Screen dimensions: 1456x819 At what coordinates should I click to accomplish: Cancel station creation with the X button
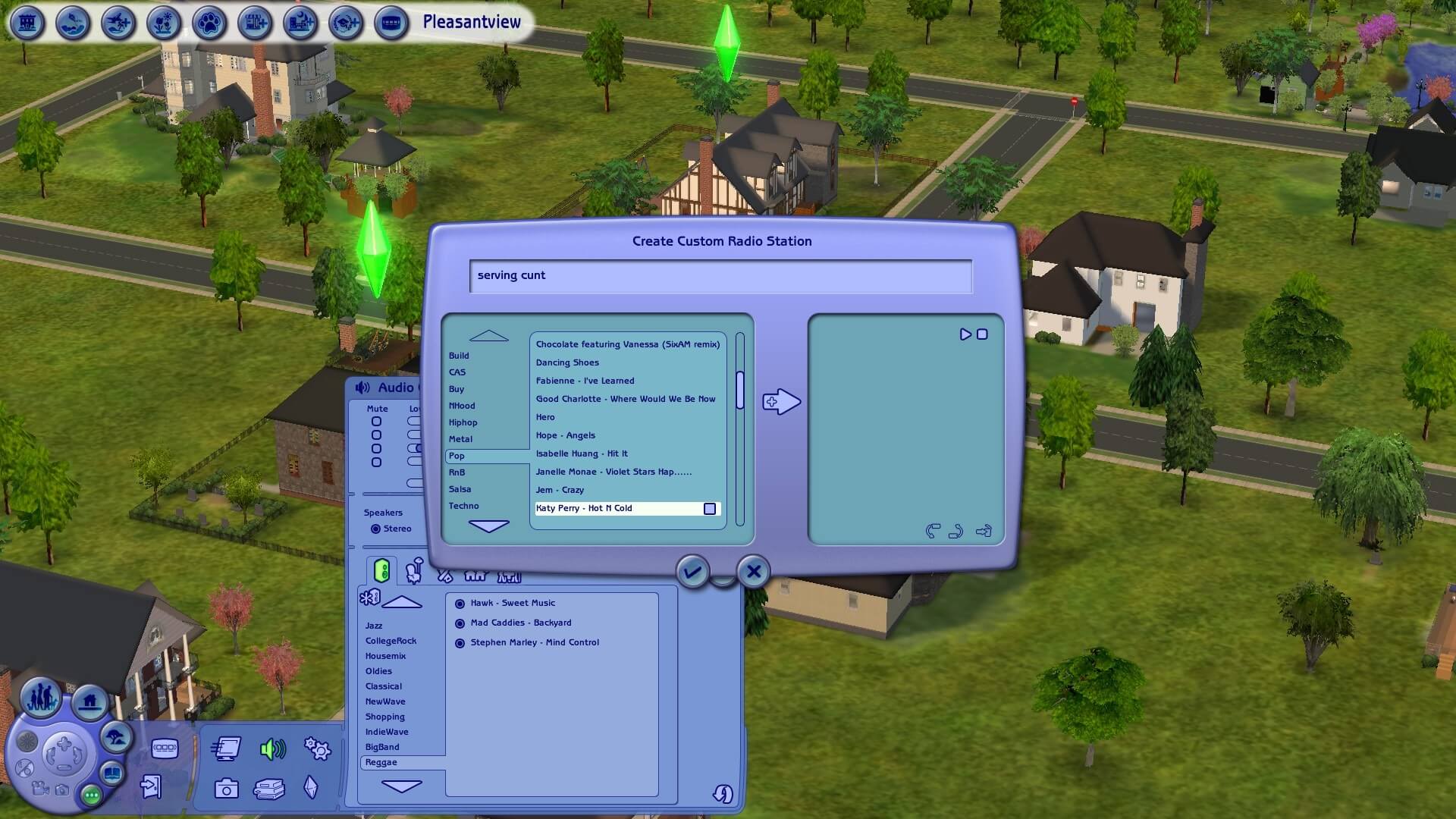point(752,573)
